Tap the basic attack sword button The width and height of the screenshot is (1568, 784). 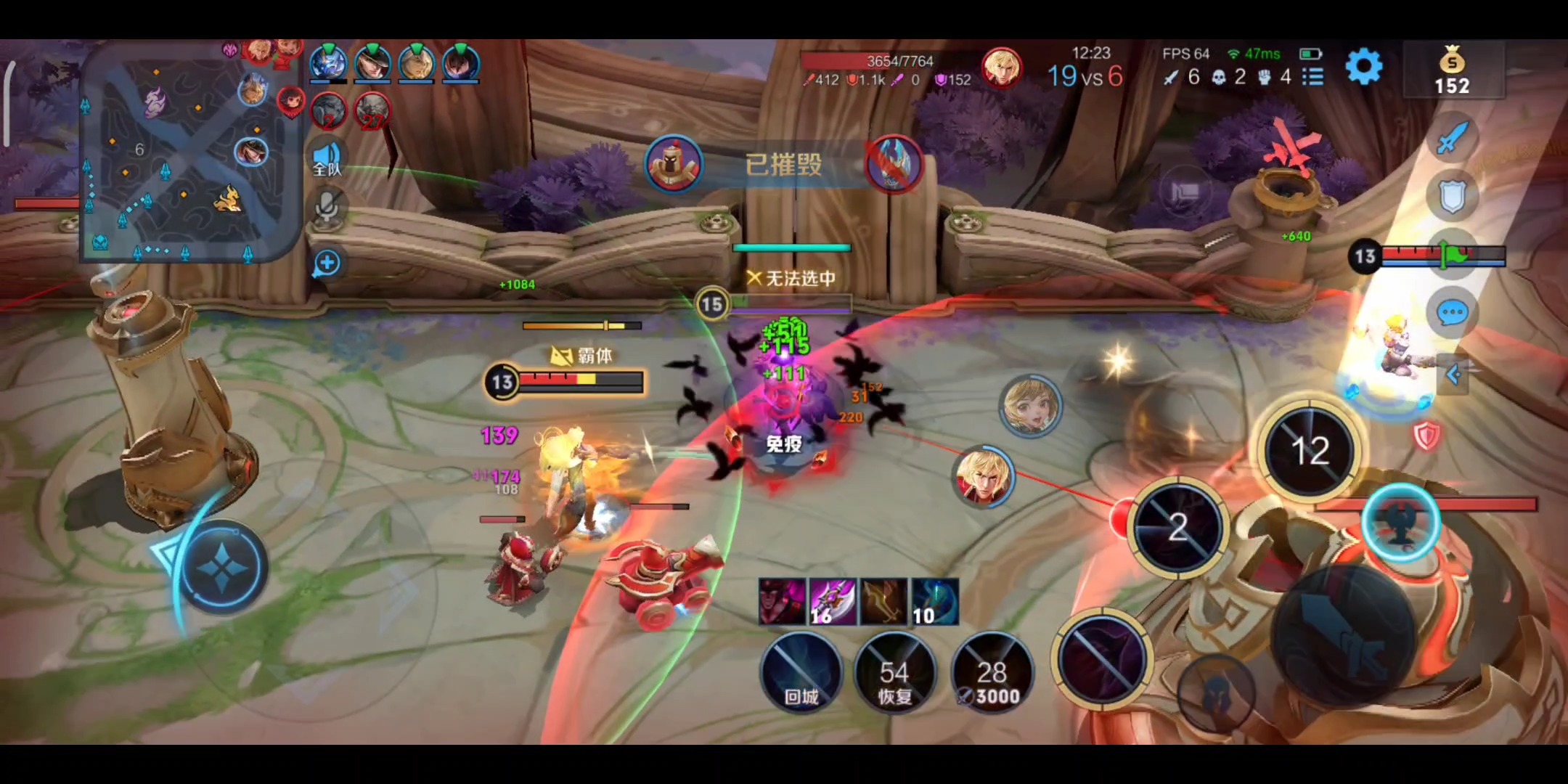point(1343,639)
